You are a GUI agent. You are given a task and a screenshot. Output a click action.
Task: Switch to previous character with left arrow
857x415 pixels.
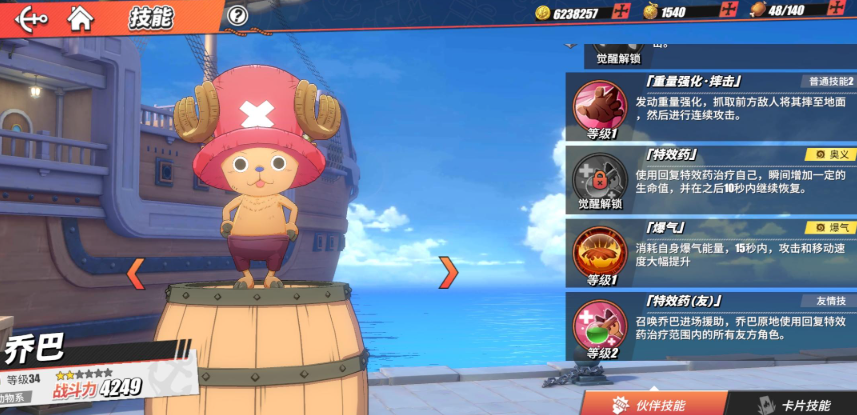pyautogui.click(x=135, y=271)
